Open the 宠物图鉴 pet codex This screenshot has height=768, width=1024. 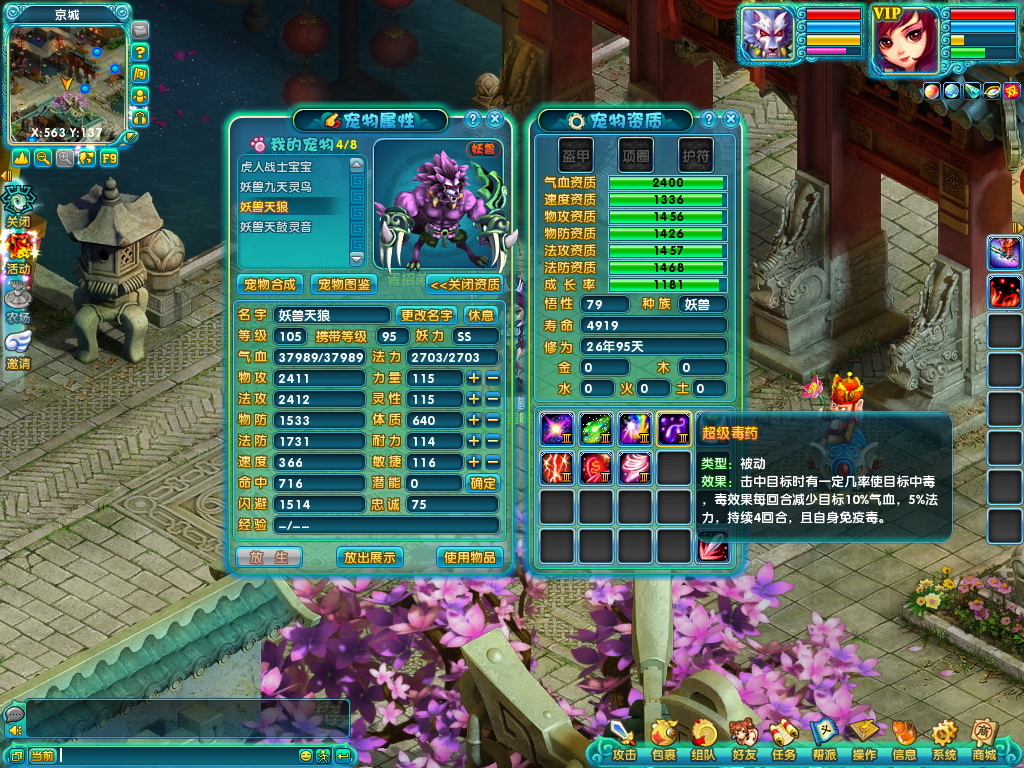(344, 284)
